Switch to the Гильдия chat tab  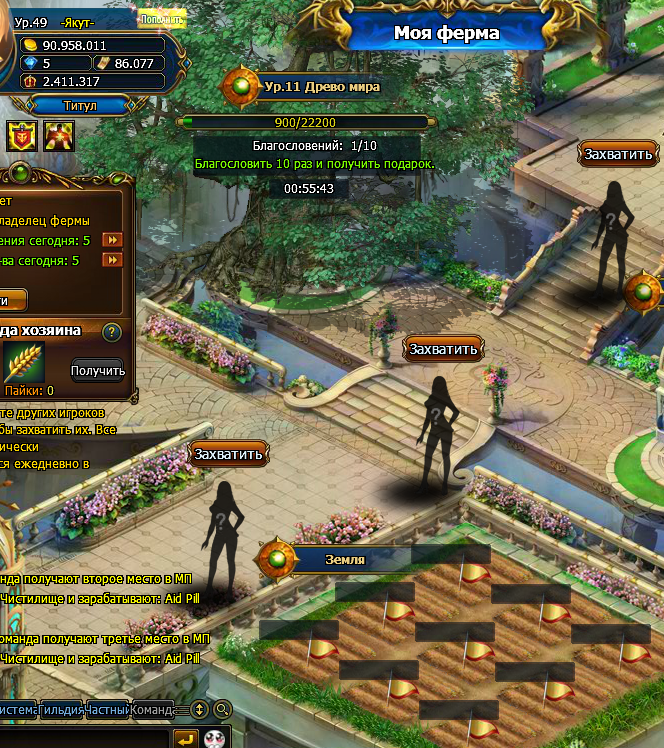click(x=61, y=710)
